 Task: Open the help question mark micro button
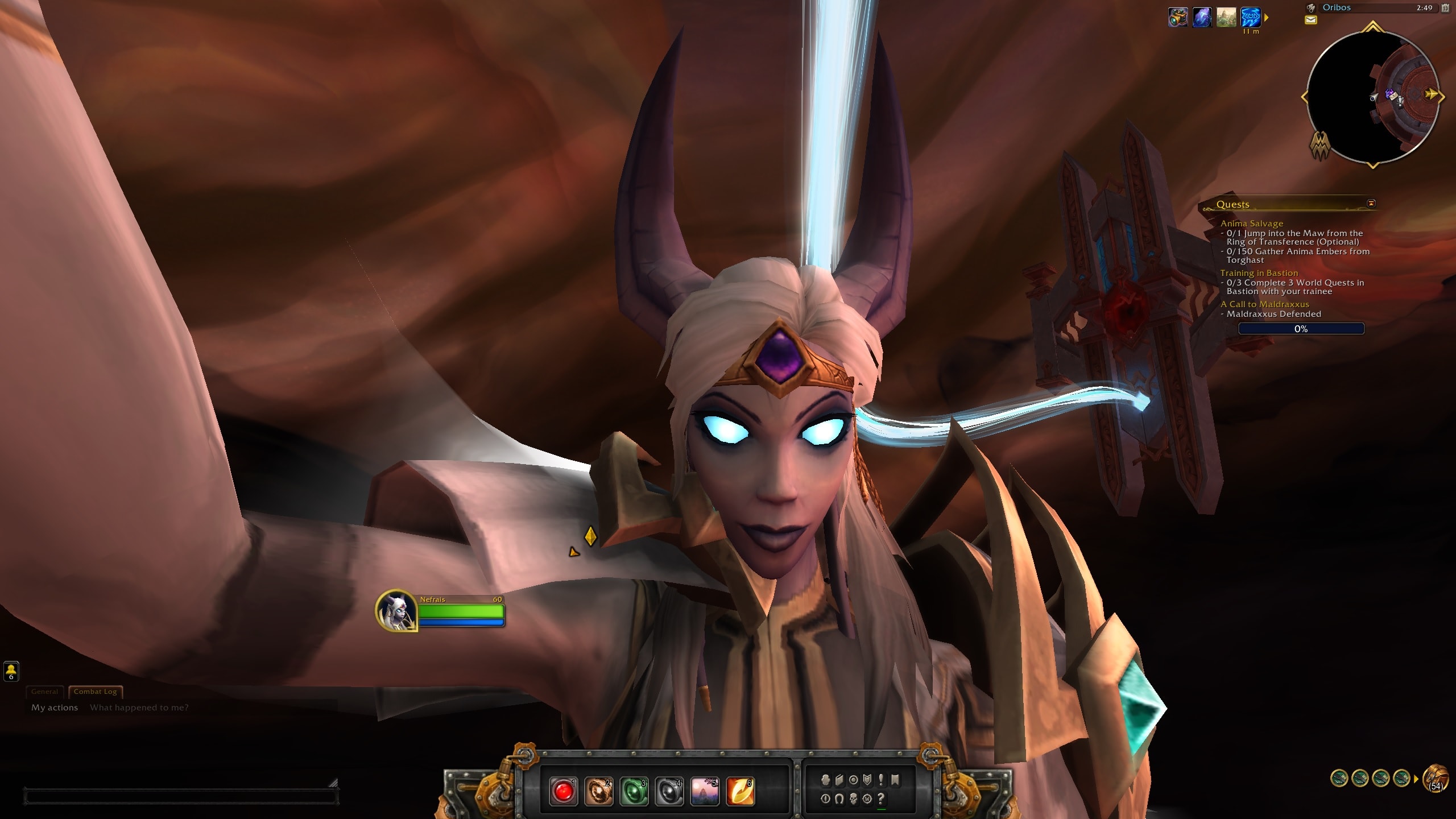(881, 799)
